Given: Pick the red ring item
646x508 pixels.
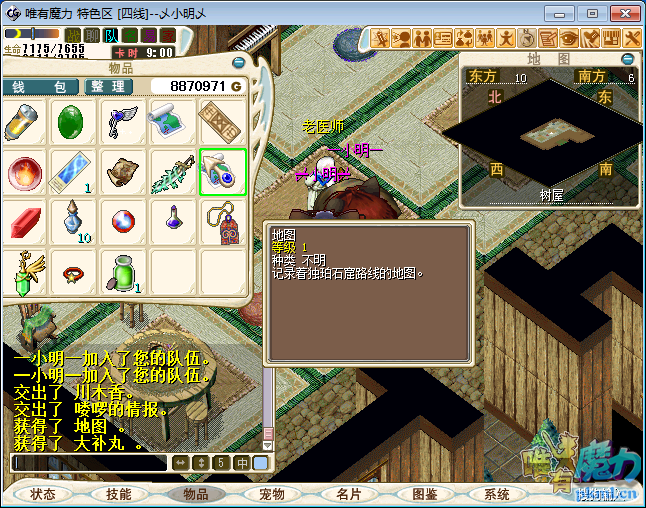Looking at the screenshot, I should click(x=73, y=271).
